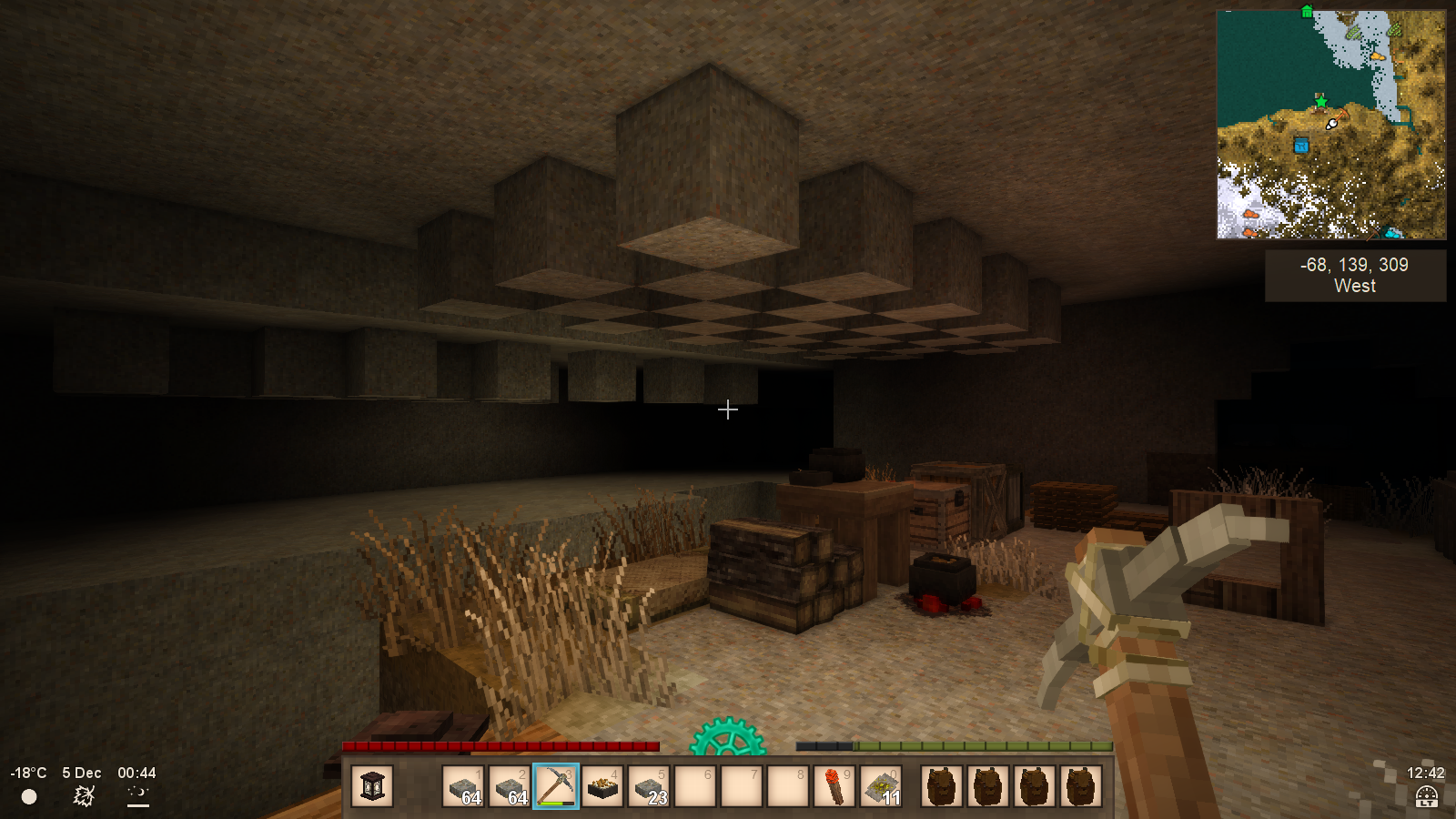Select the lantern in the offhand slot

pos(372,786)
